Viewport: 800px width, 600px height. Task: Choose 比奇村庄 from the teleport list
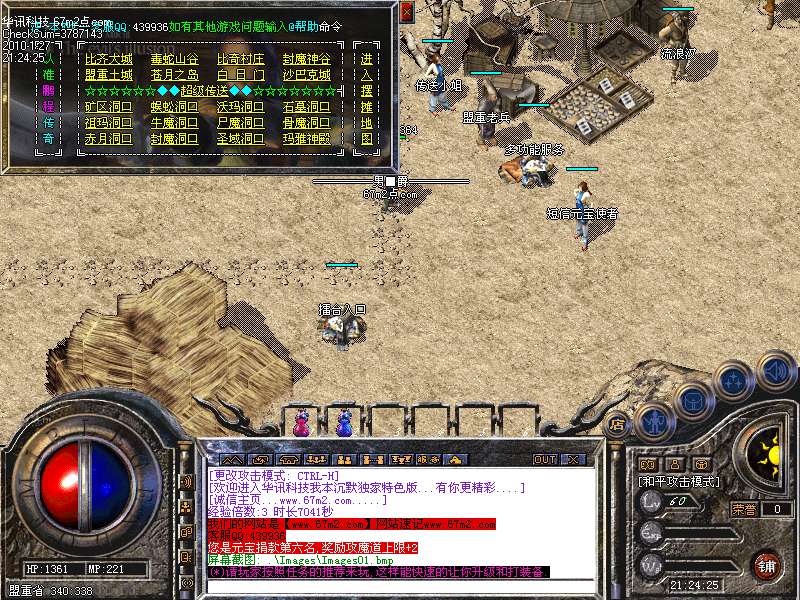click(x=241, y=59)
